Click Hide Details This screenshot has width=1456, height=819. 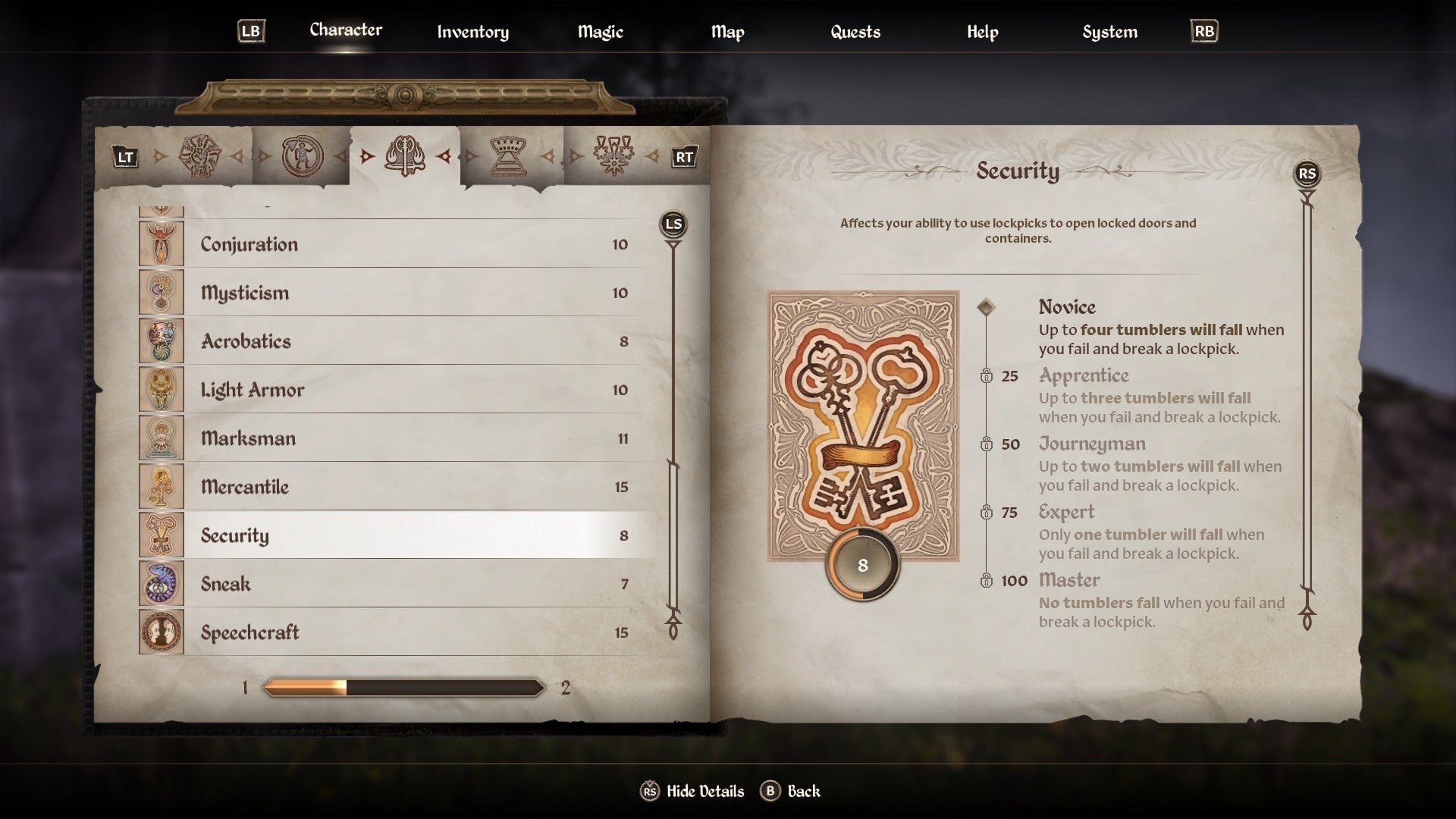(703, 791)
